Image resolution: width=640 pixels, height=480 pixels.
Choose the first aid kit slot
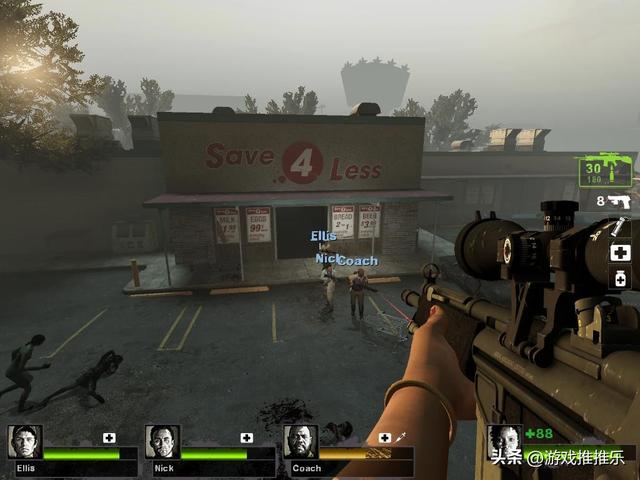point(620,252)
